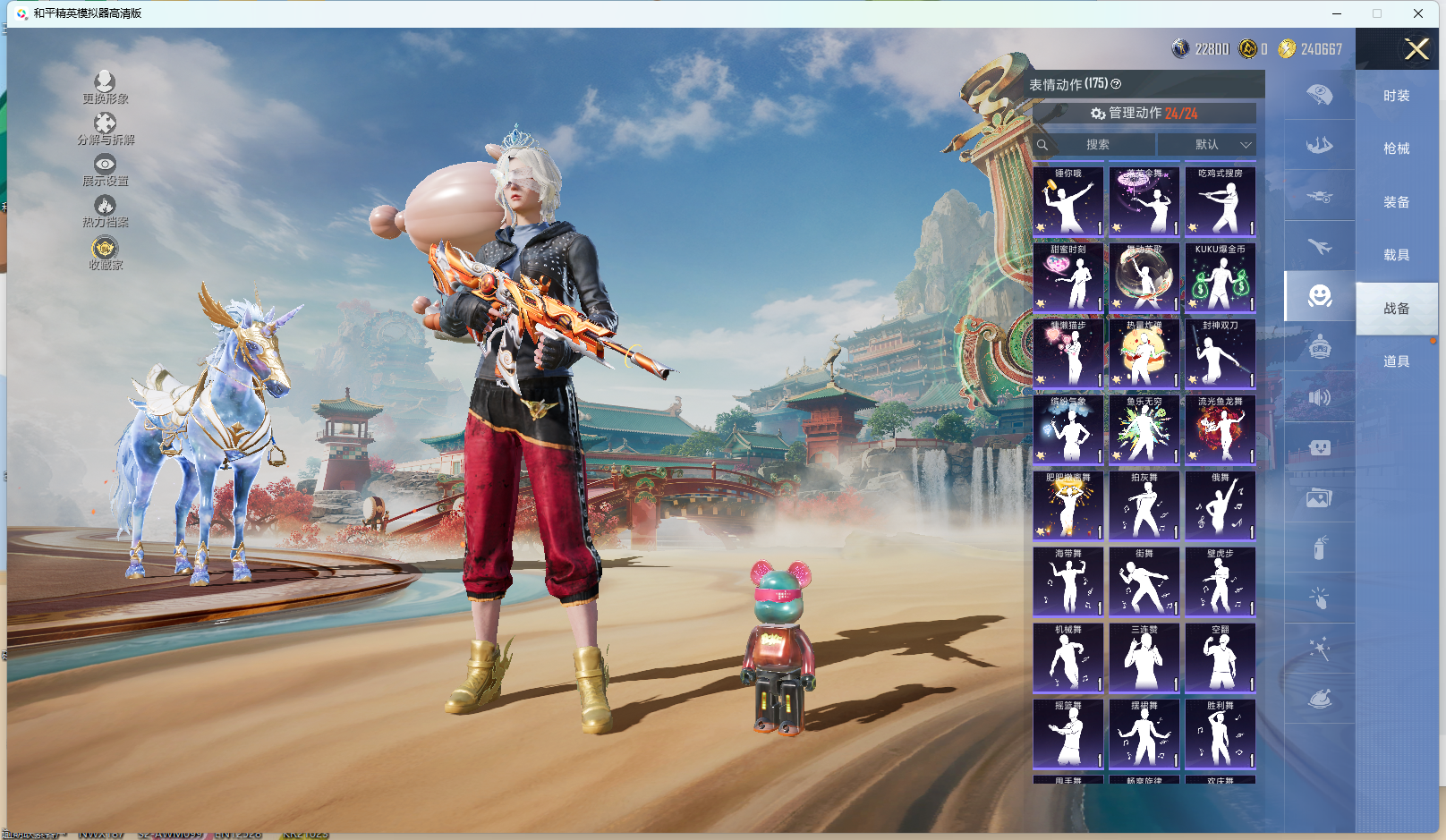
Task: Choose the 海带舞 dance emote
Action: (1067, 581)
